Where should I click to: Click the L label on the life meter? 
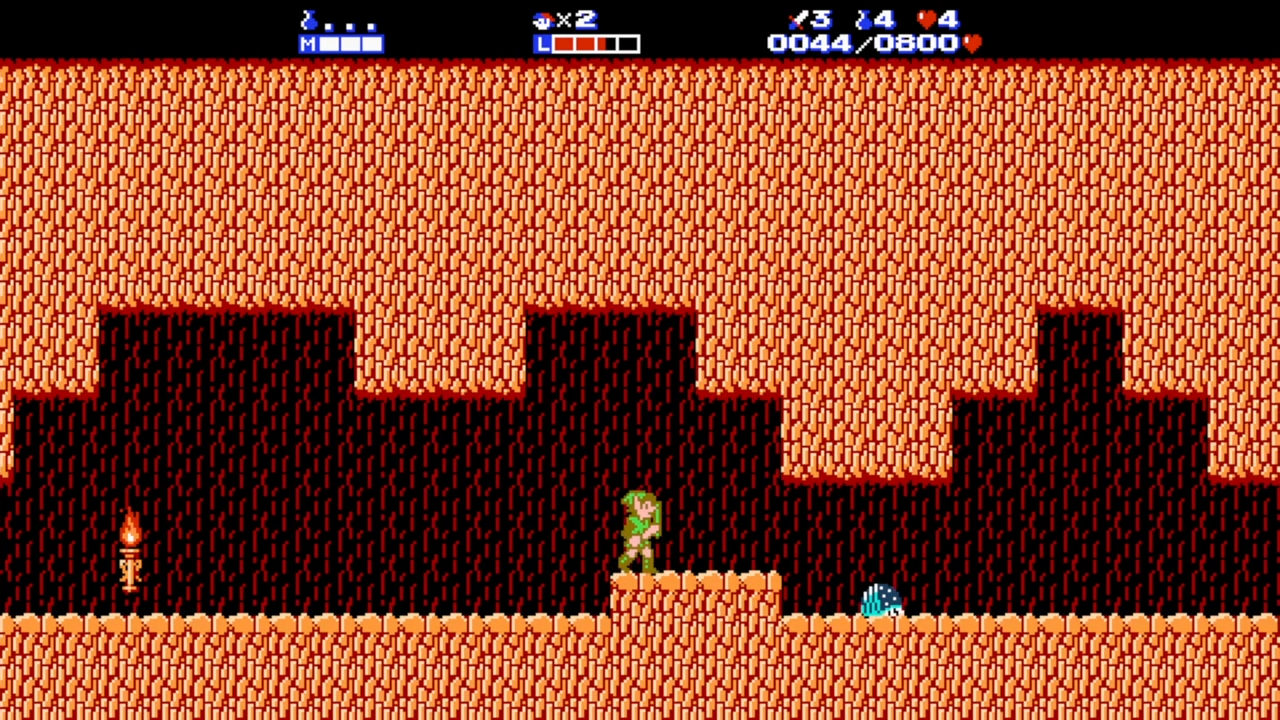[x=543, y=43]
